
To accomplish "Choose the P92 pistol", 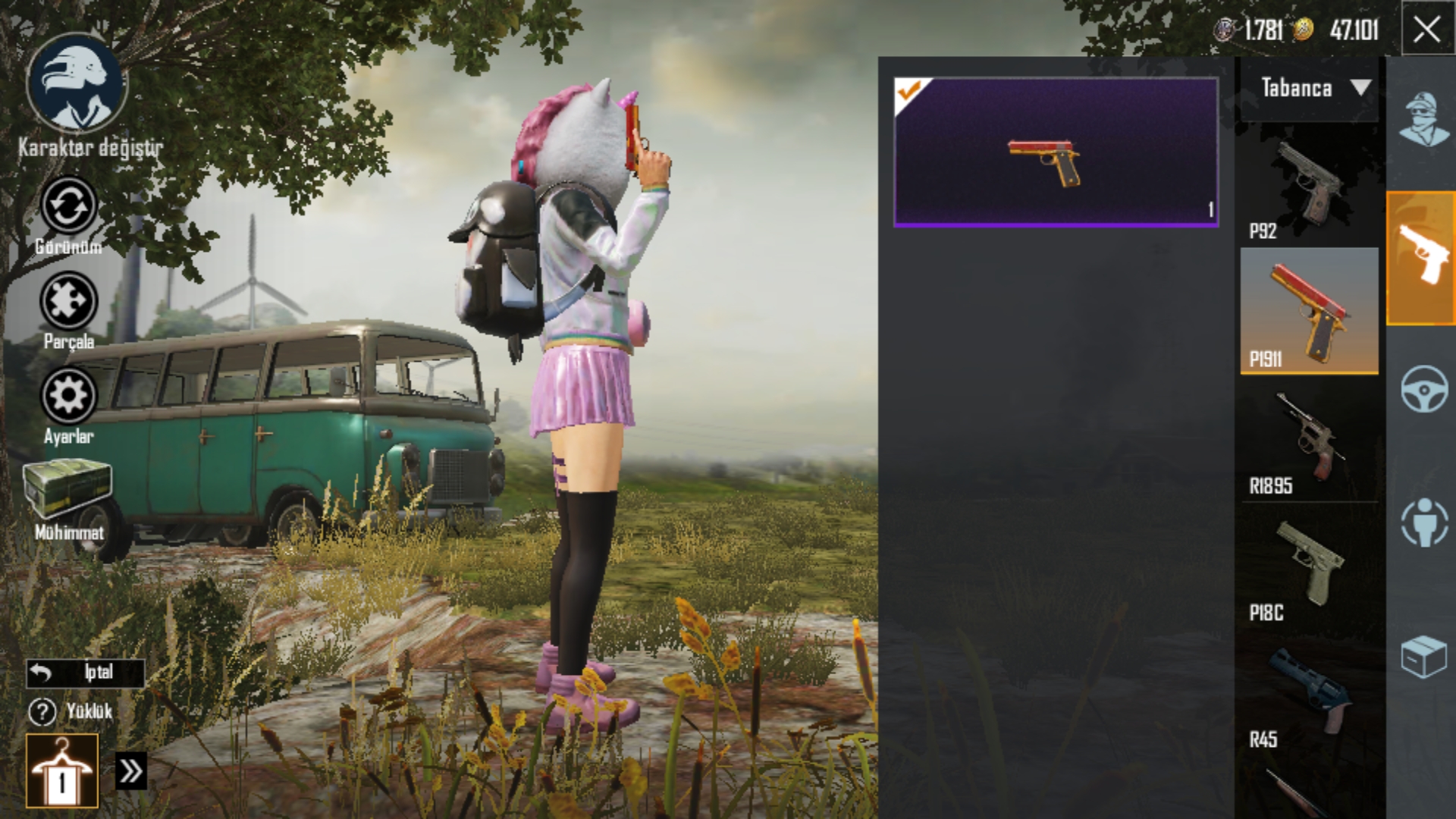I will [x=1309, y=187].
